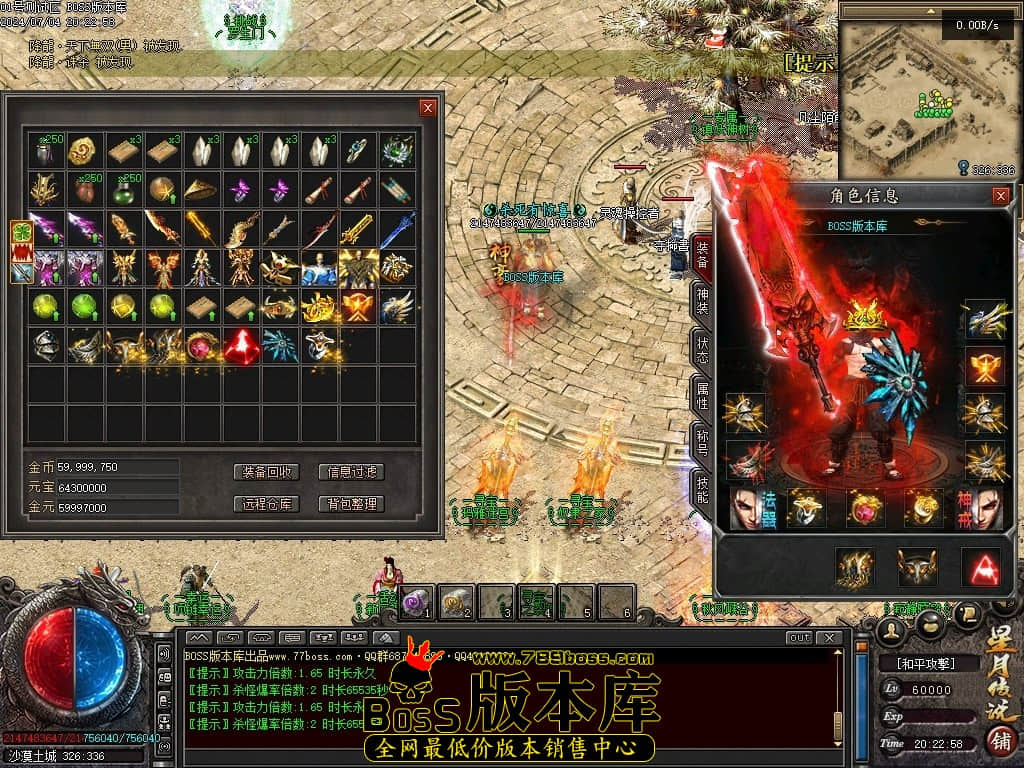Close the 角色信息 character info panel
1024x768 pixels.
[x=1000, y=197]
